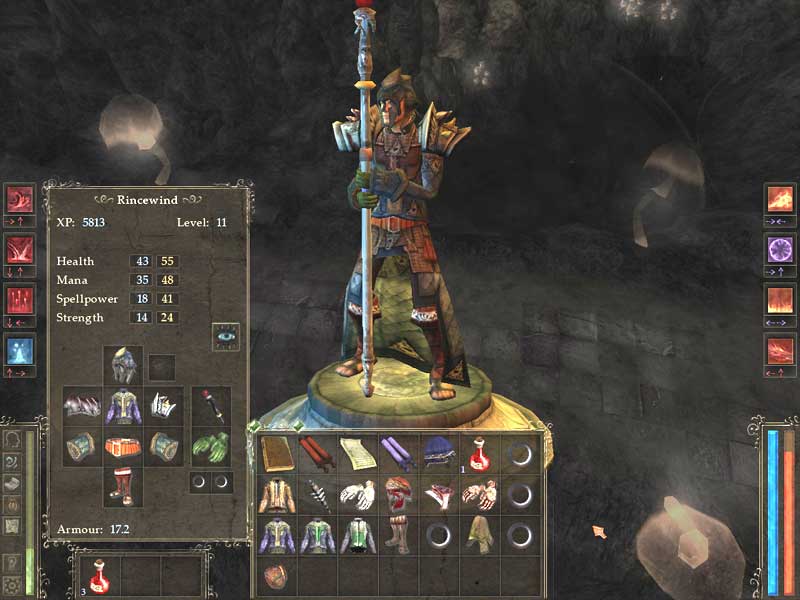This screenshot has width=800, height=600.
Task: Select the red scroll pair in inventory
Action: (316, 454)
